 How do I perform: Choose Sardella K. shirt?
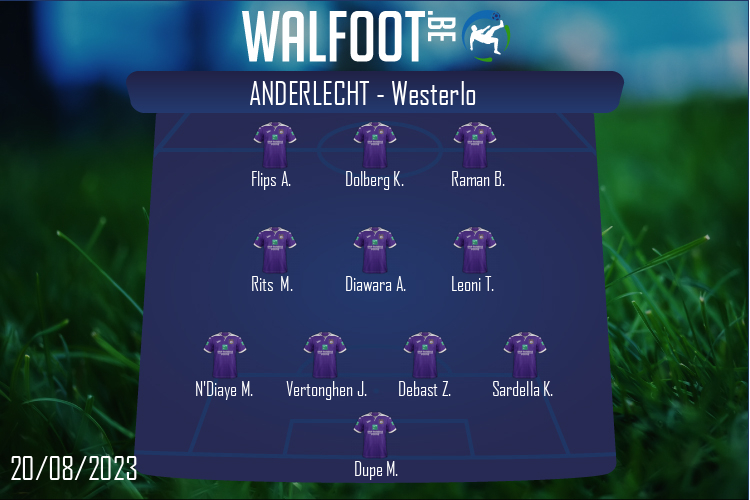pos(524,355)
